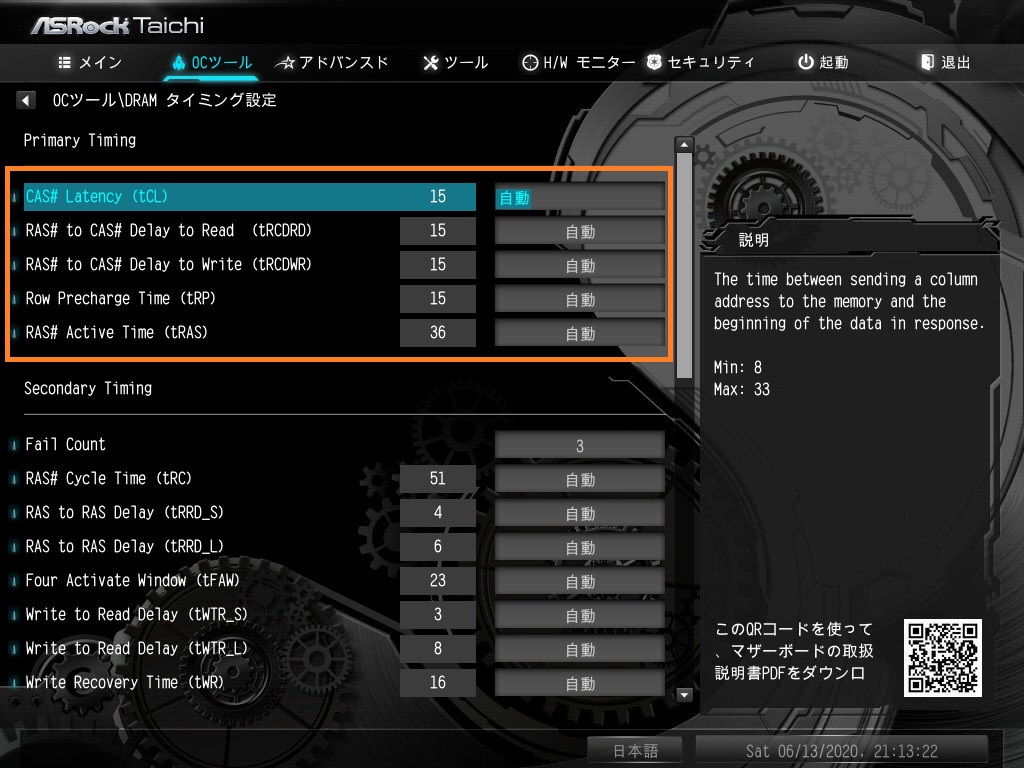Open the Four Activate Window (tFAW) dropdown
1024x768 pixels.
click(x=580, y=581)
